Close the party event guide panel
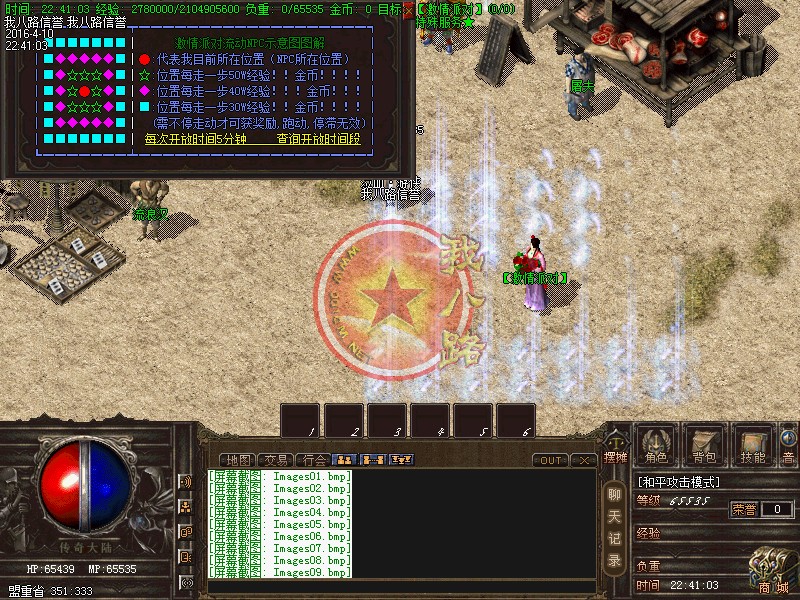Image resolution: width=800 pixels, height=600 pixels. pyautogui.click(x=408, y=9)
